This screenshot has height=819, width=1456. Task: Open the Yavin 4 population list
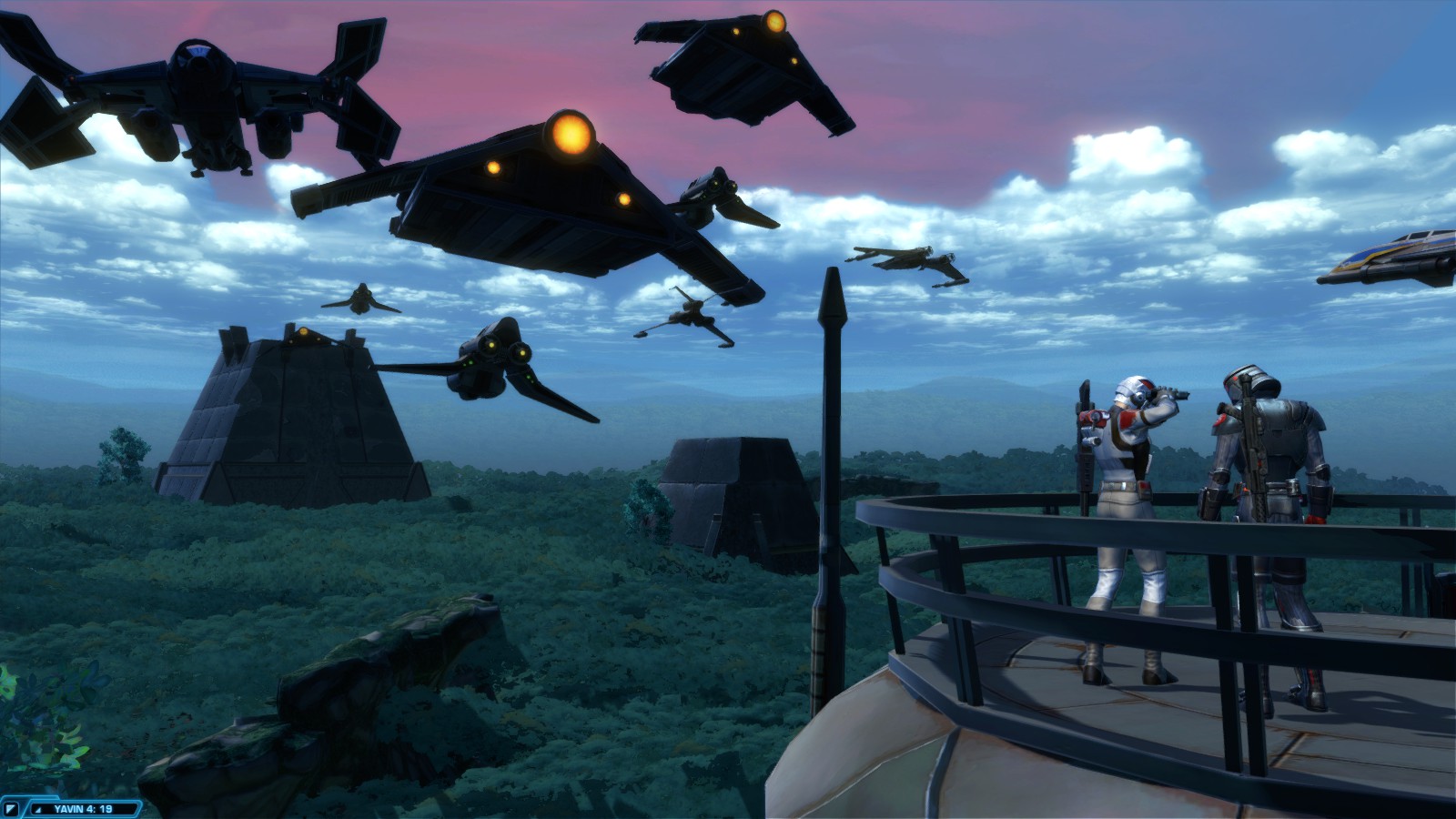(x=82, y=809)
